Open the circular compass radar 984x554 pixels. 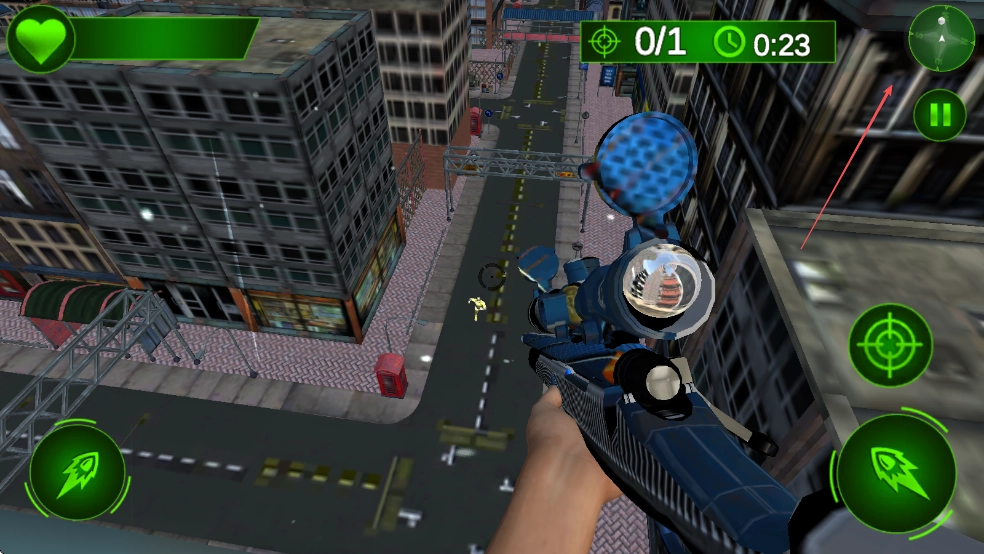941,38
